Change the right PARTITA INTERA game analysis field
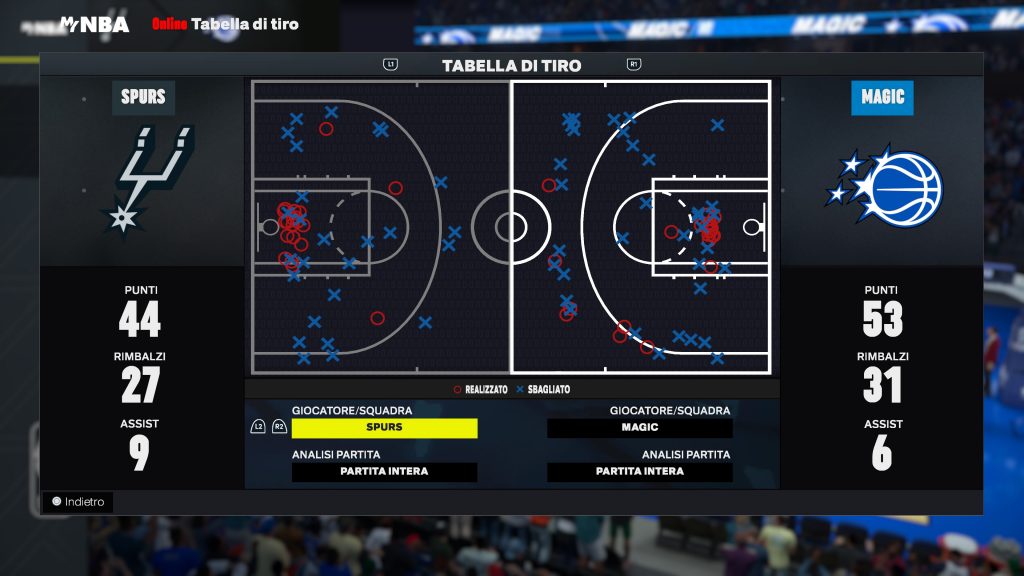This screenshot has height=576, width=1024. pos(640,472)
